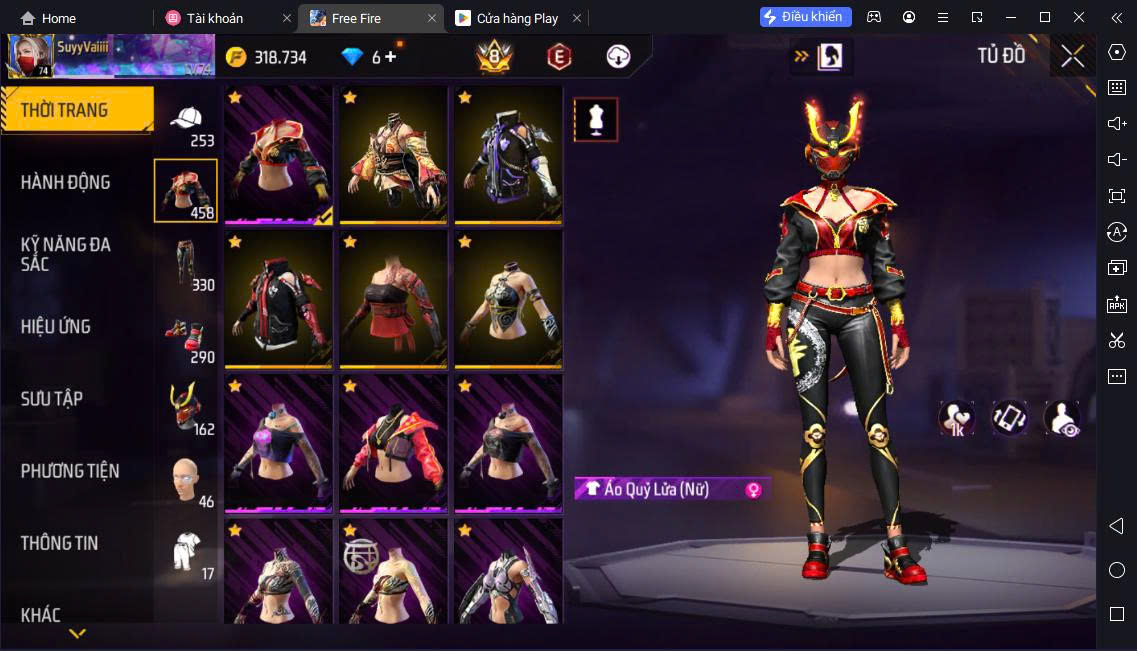Choose the white outfit set category

[x=186, y=553]
